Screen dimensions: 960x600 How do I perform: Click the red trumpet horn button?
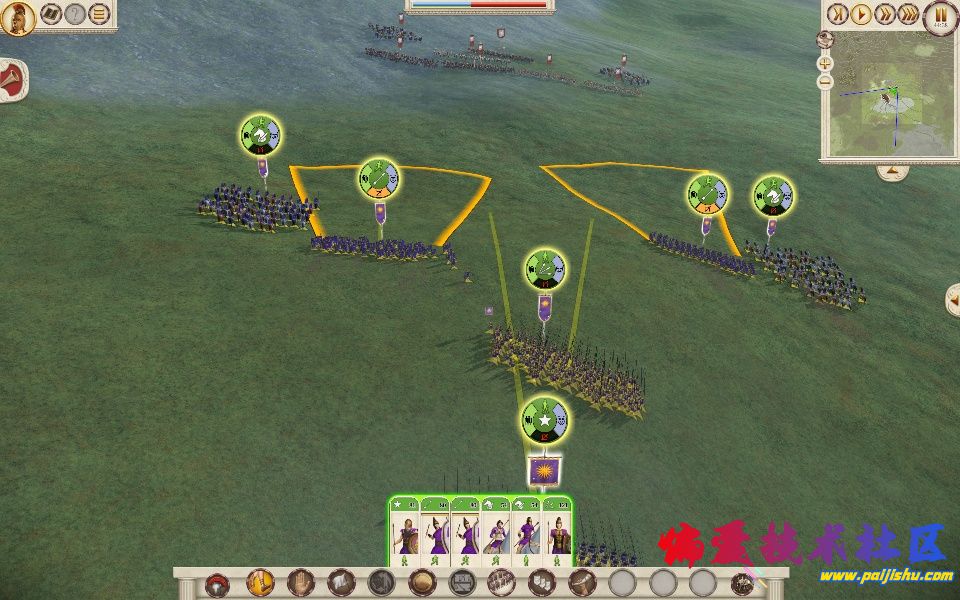(12, 77)
